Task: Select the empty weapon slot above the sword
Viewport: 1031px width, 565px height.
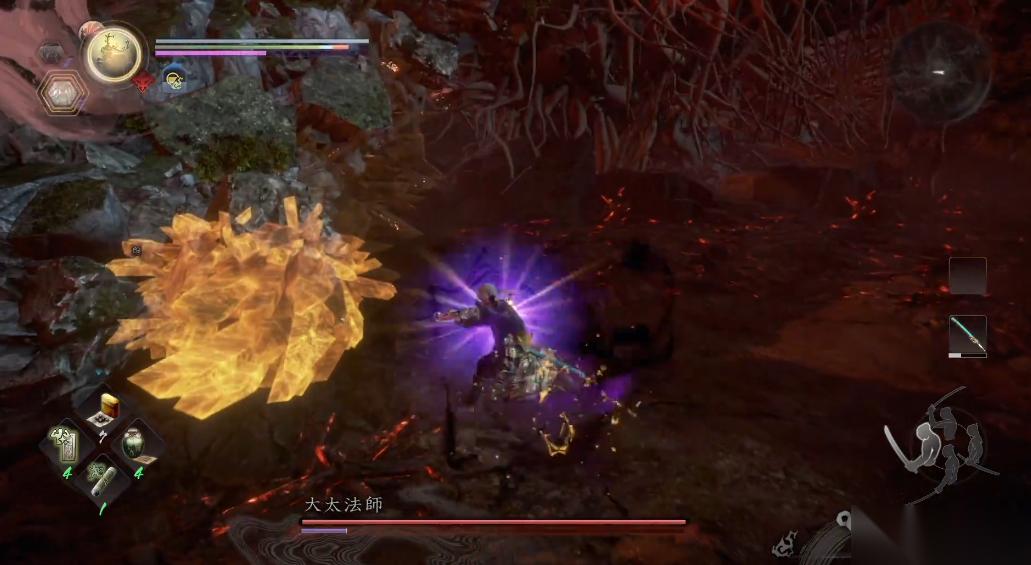Action: pos(967,276)
